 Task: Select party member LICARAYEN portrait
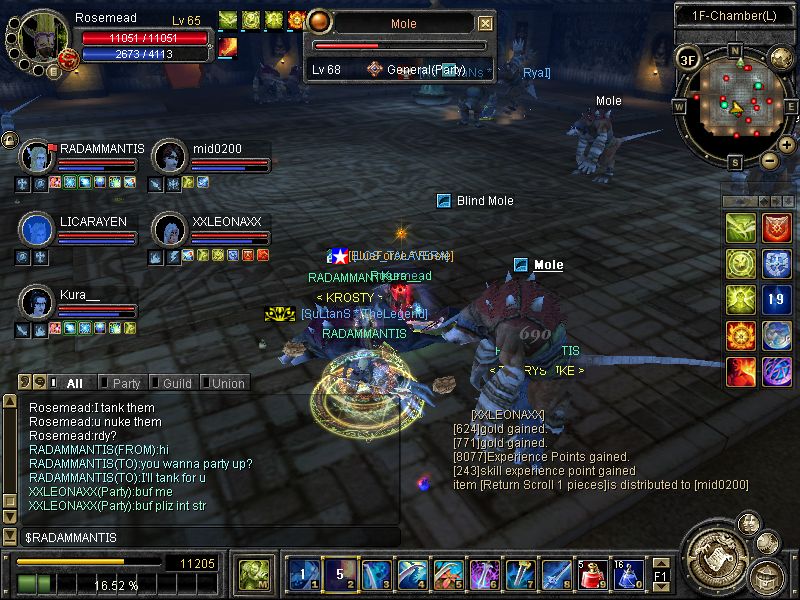[x=37, y=230]
